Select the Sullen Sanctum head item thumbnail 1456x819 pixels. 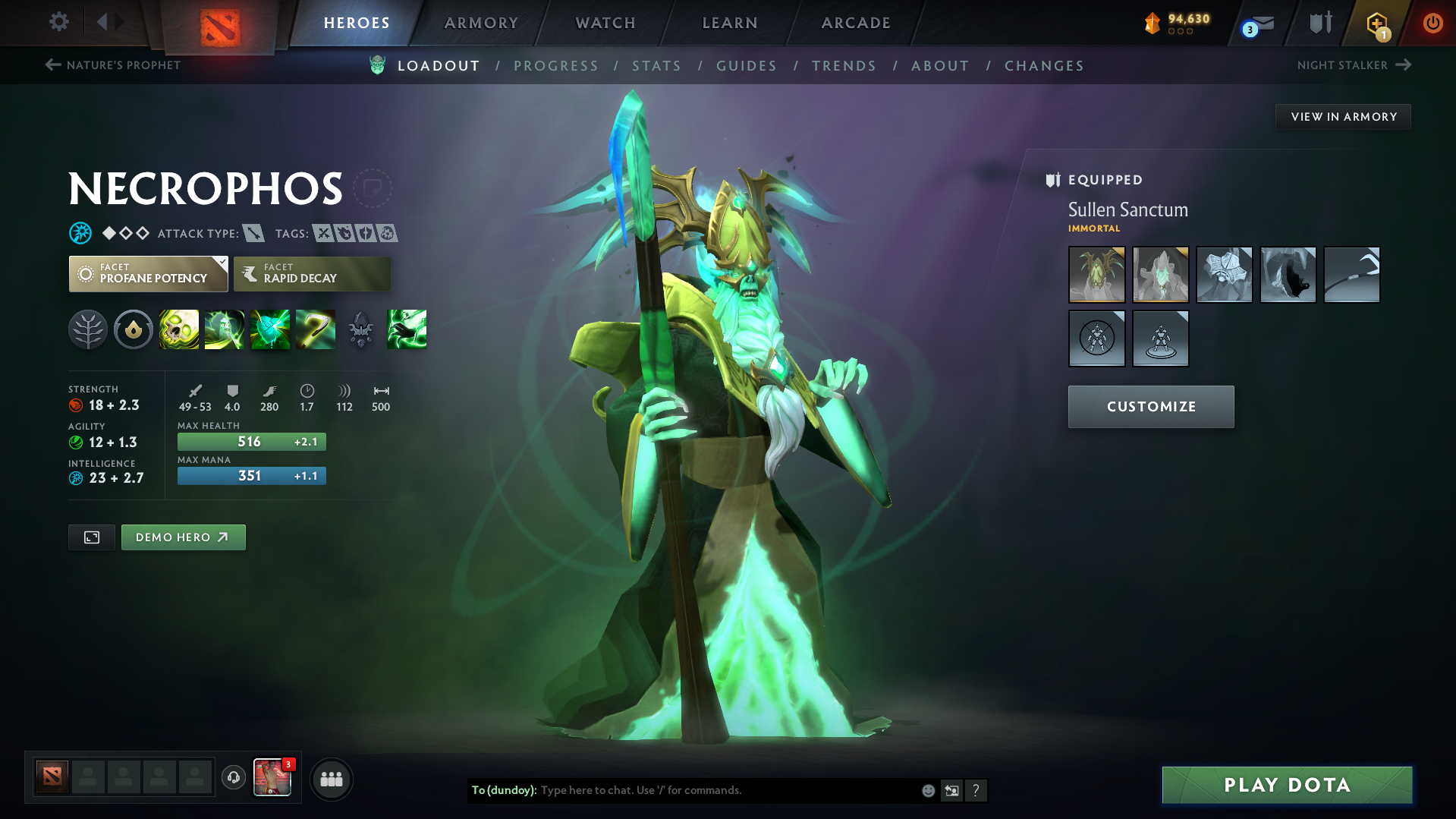point(1096,275)
